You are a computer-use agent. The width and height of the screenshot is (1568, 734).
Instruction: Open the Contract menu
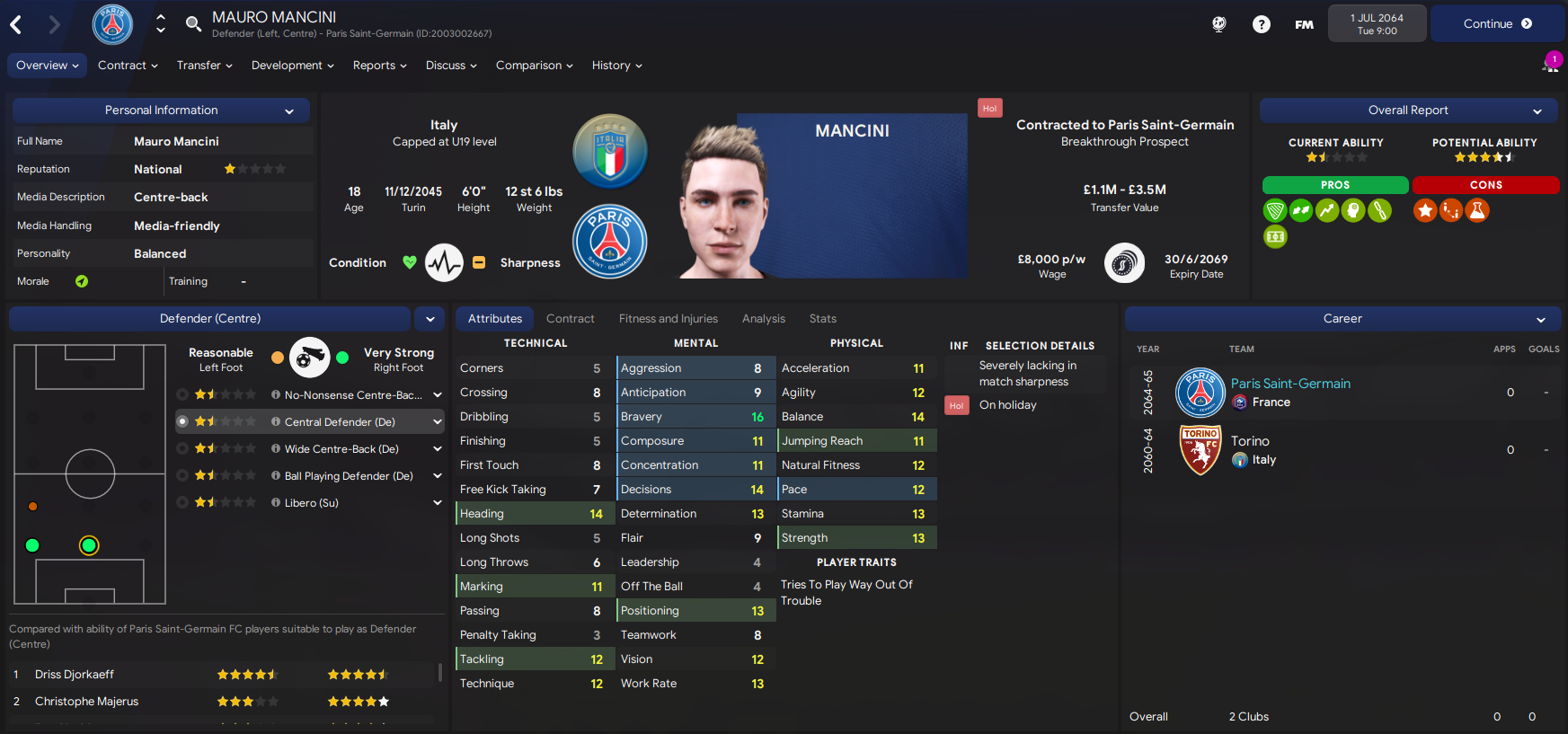(x=128, y=66)
